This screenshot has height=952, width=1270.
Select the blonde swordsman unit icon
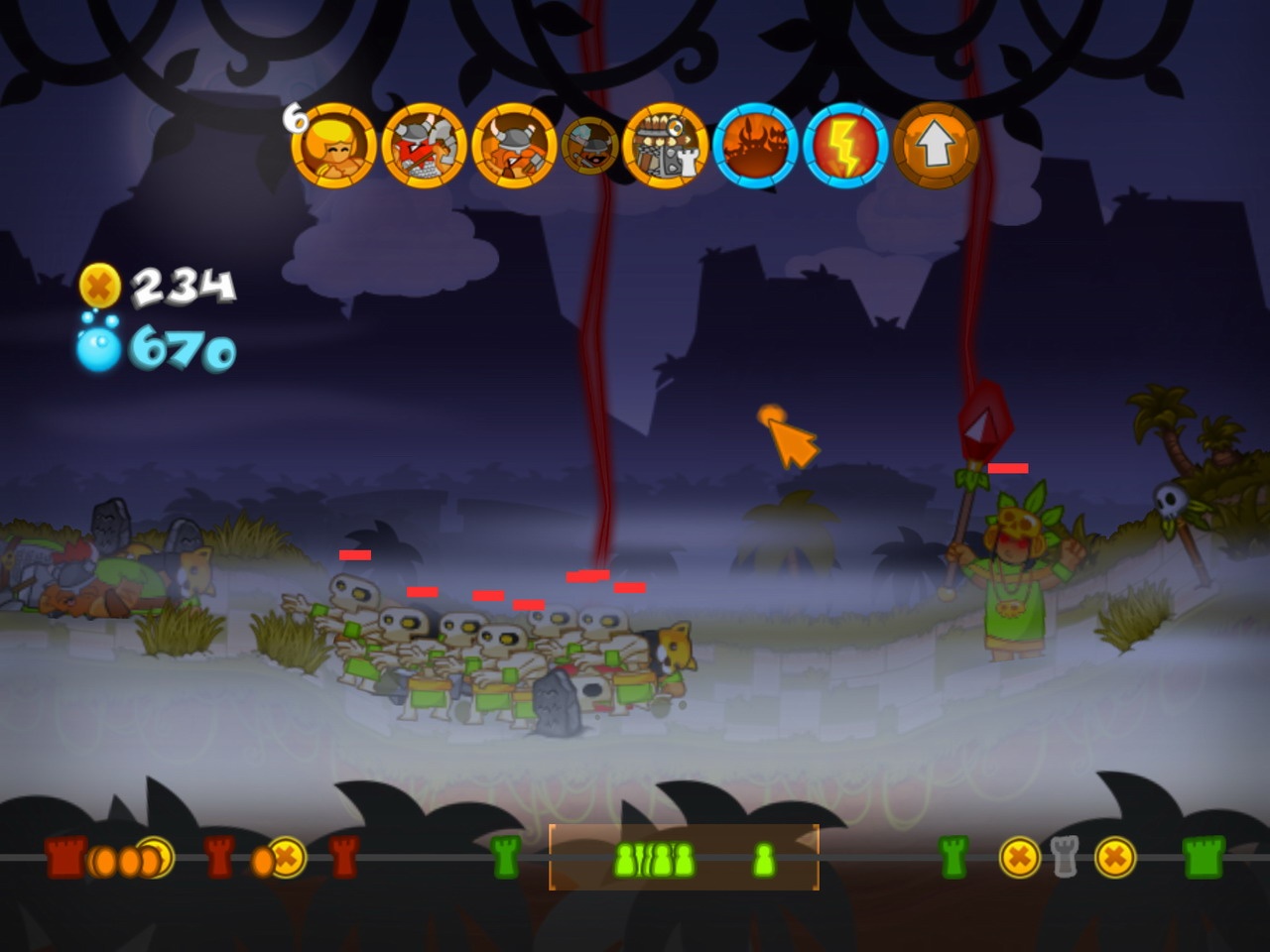pyautogui.click(x=337, y=147)
